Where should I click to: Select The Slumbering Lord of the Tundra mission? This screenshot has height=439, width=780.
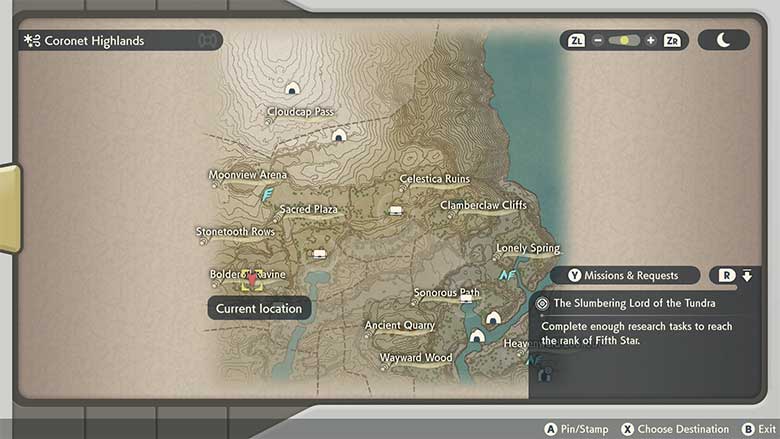click(634, 303)
